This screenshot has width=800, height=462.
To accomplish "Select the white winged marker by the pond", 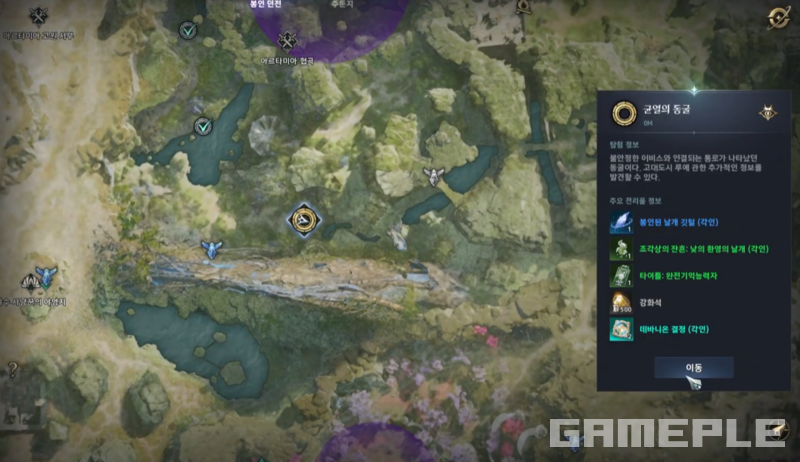I will point(433,177).
